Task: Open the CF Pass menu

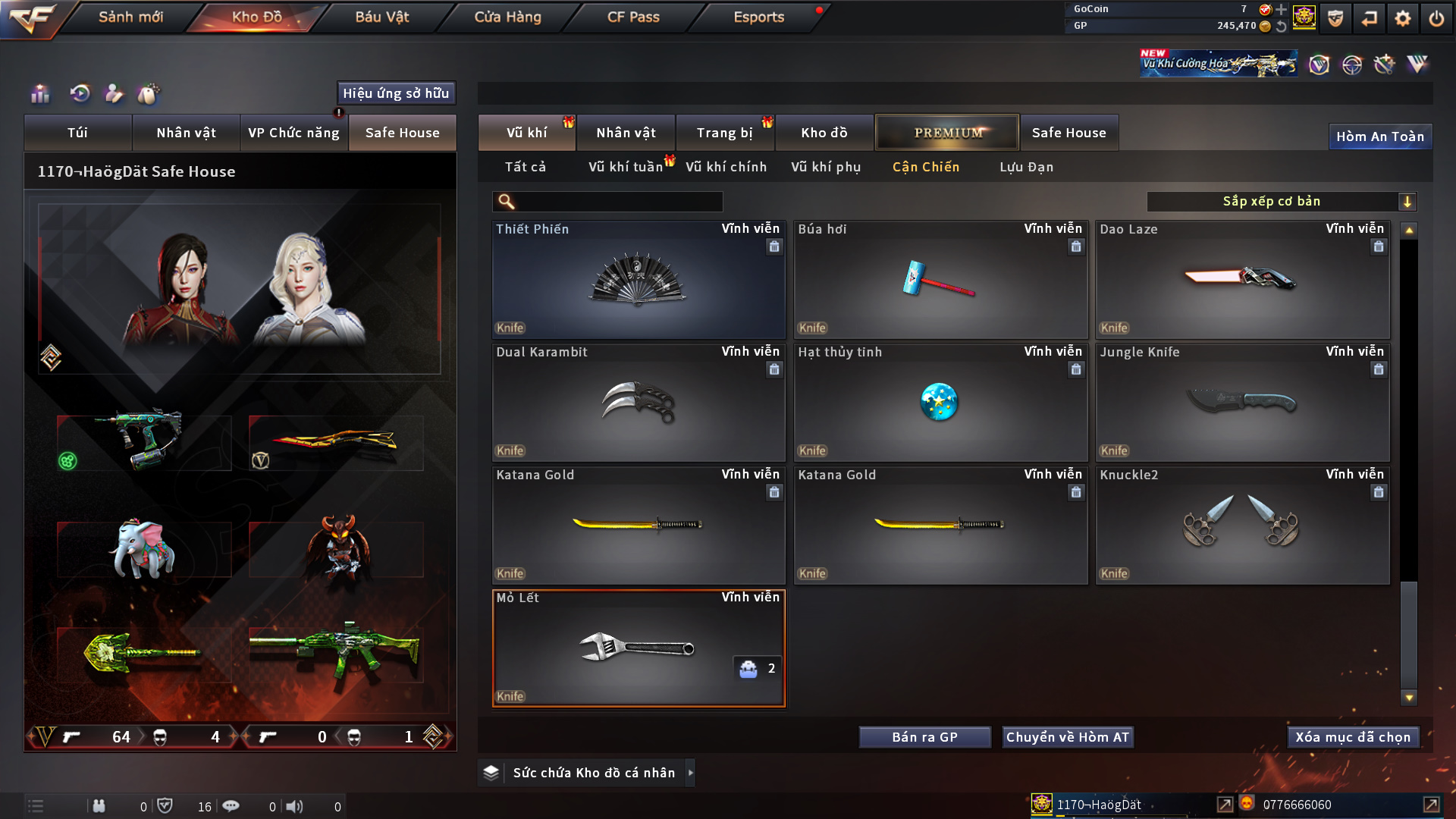Action: [x=633, y=17]
